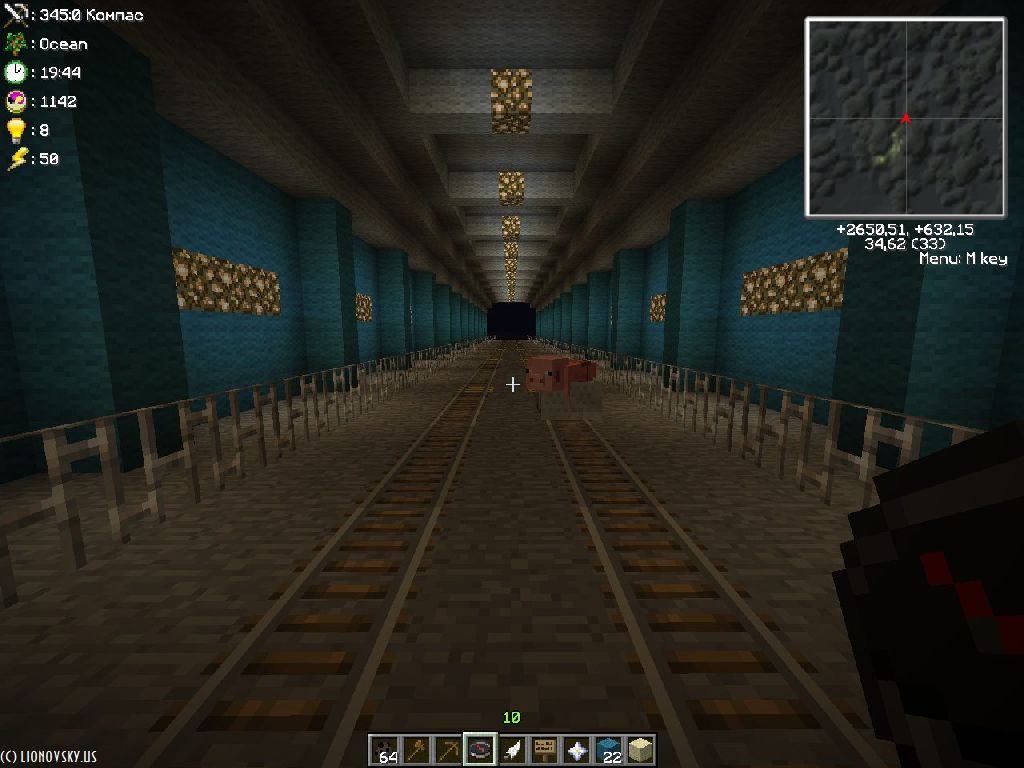
Task: Choose the wooden pickaxe hotbar slot
Action: (448, 749)
